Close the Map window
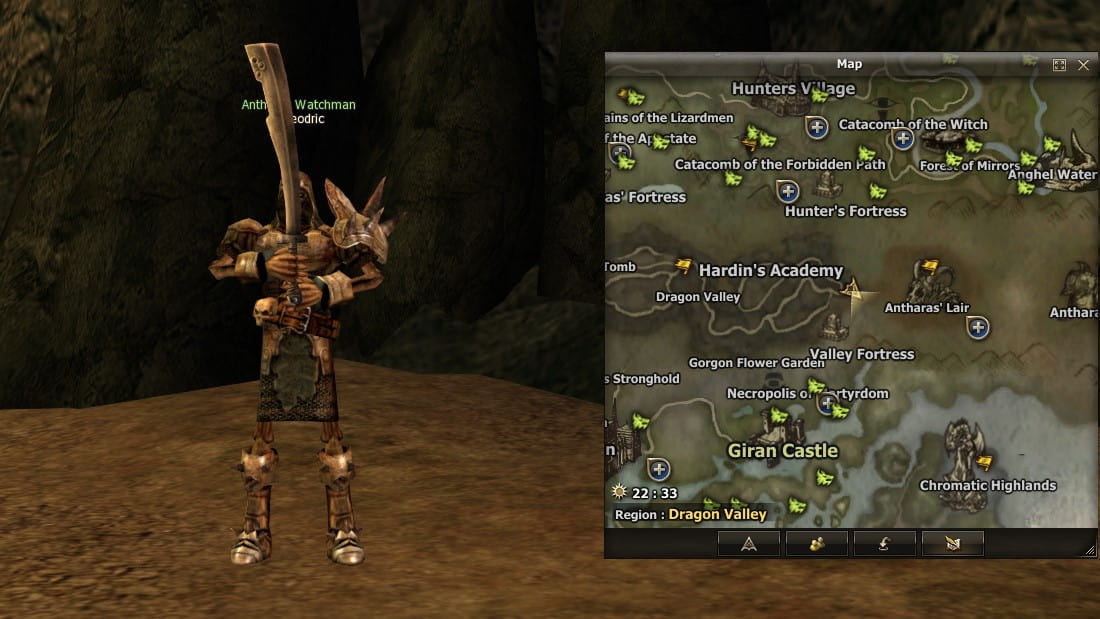 (1083, 65)
